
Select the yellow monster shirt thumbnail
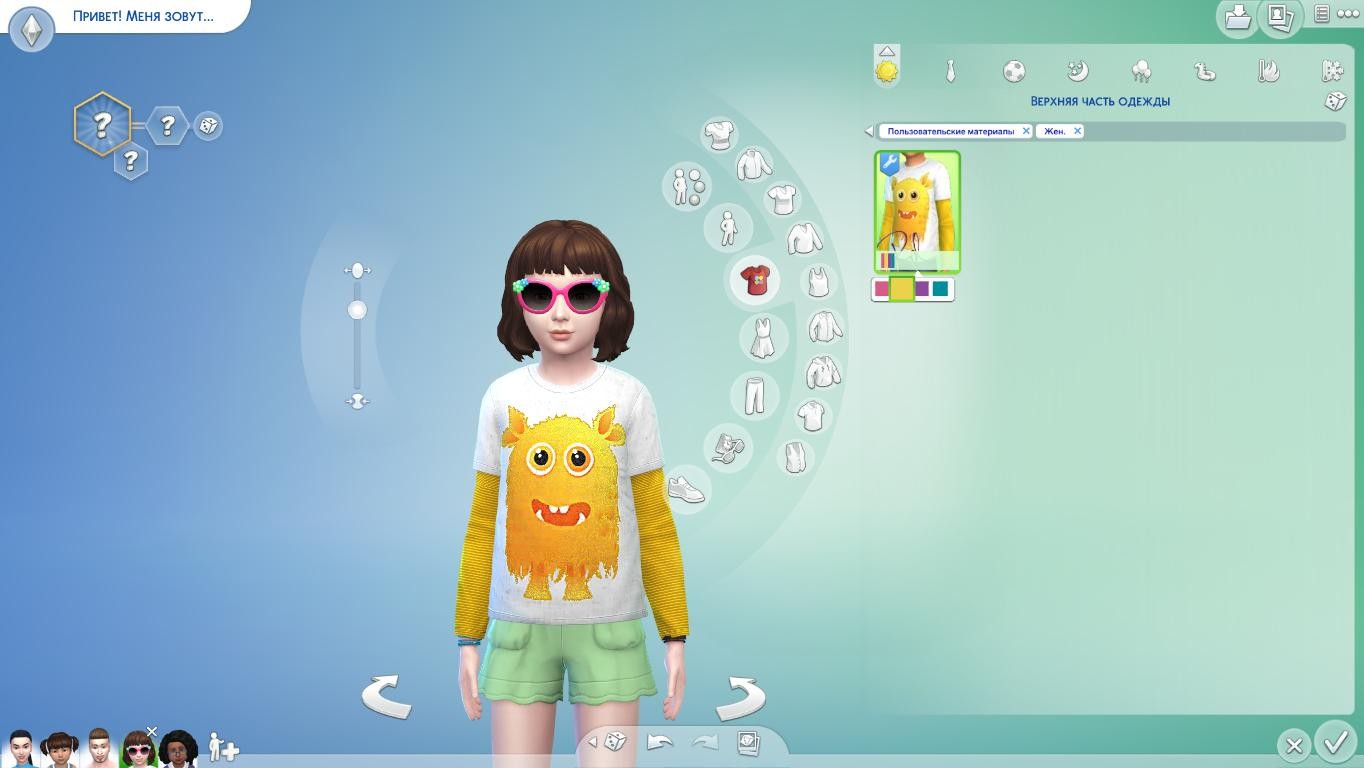(917, 211)
